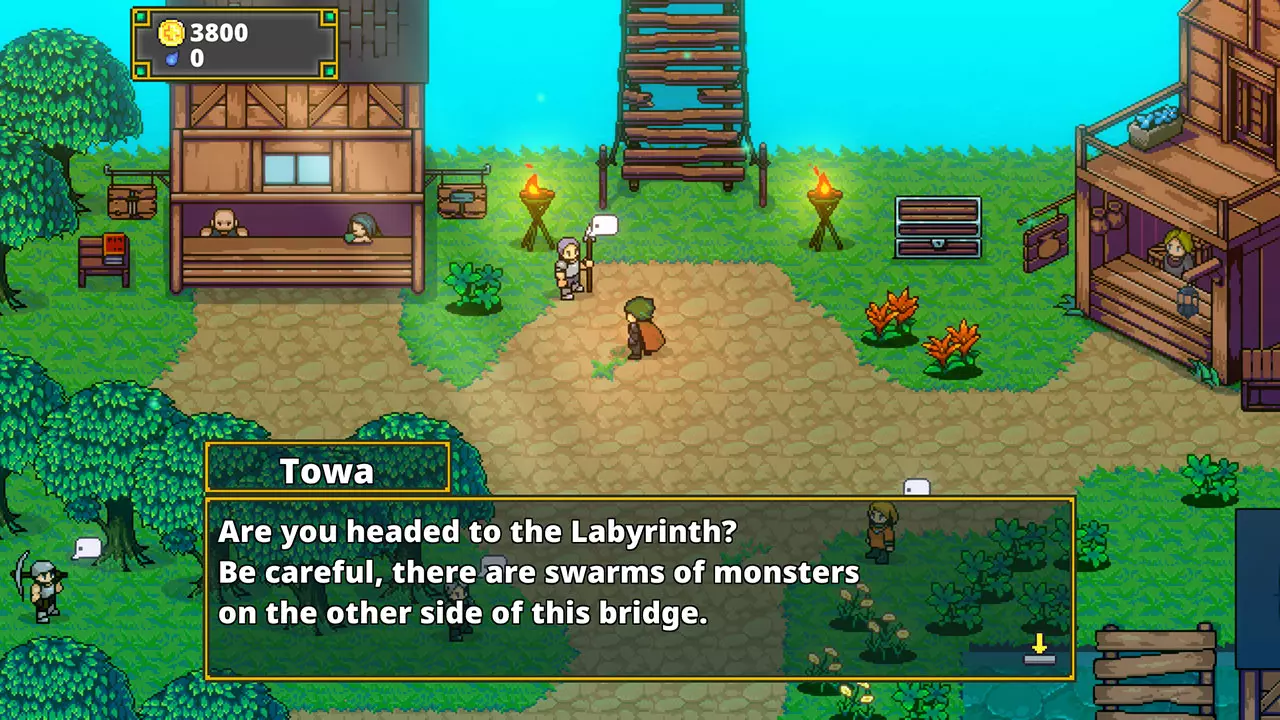Click the gold coin currency icon
1280x720 pixels.
pyautogui.click(x=171, y=33)
